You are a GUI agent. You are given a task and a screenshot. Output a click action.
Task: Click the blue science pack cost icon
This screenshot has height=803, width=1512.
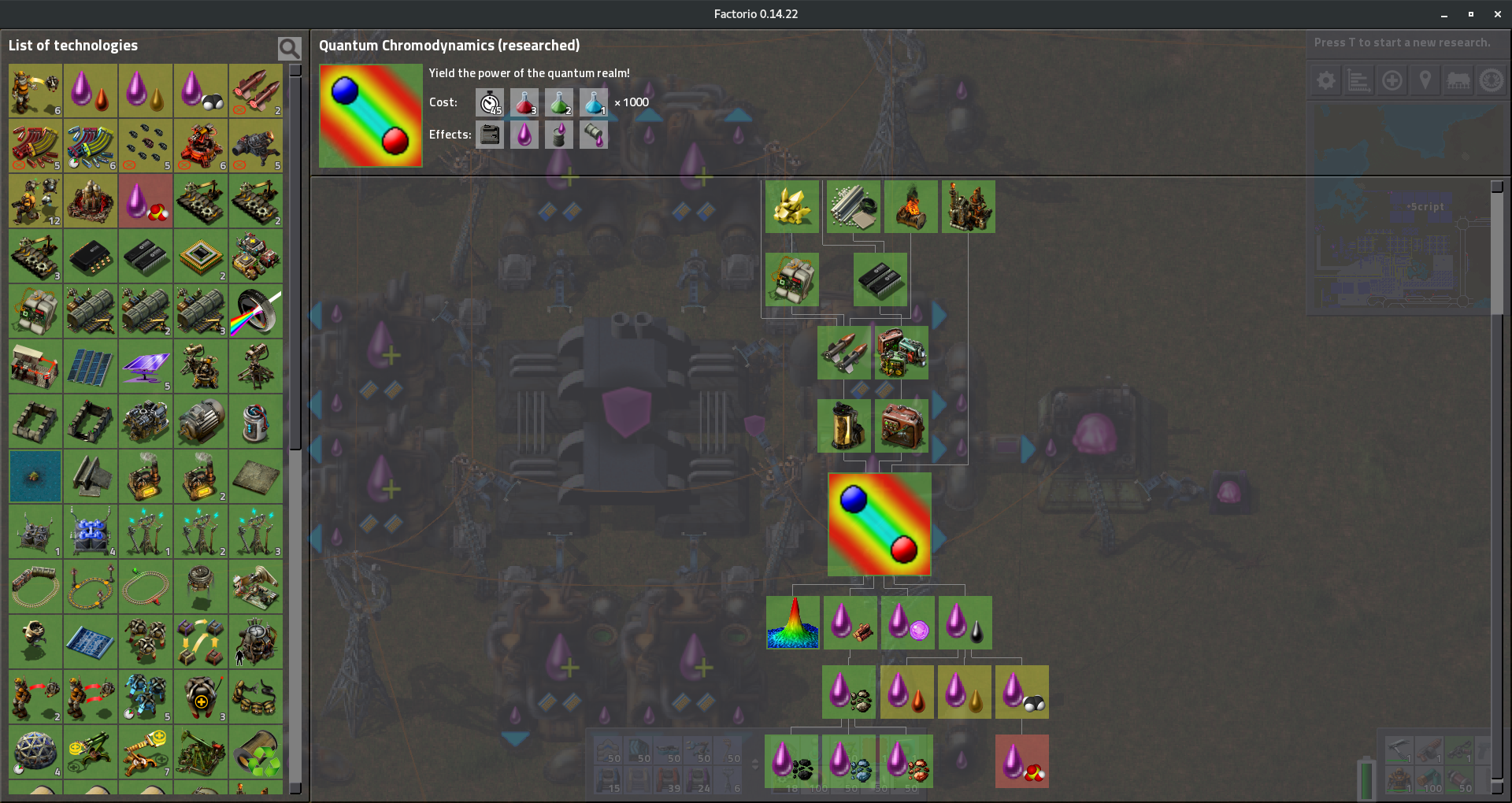pyautogui.click(x=594, y=102)
